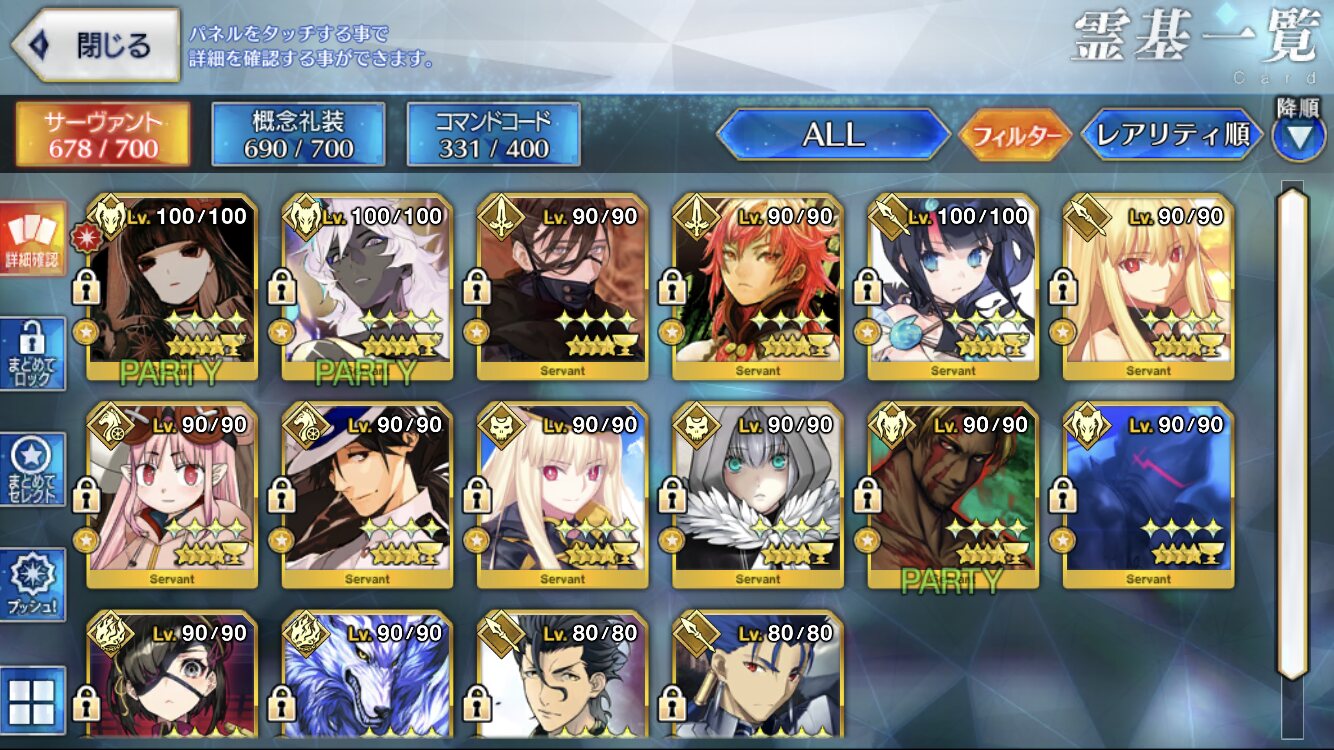Choose the まとめてロック bulk lock button

click(33, 355)
